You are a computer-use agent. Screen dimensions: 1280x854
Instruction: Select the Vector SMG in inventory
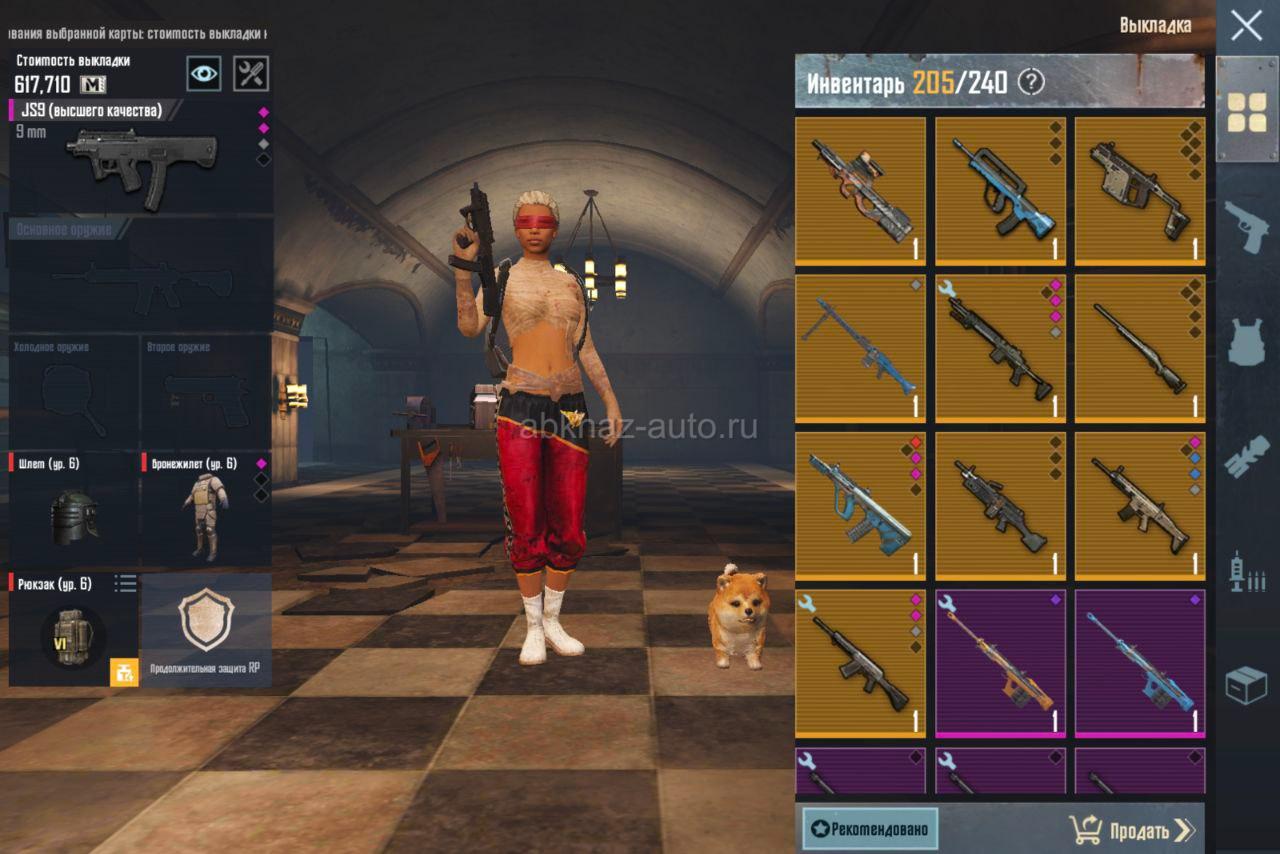[1140, 190]
